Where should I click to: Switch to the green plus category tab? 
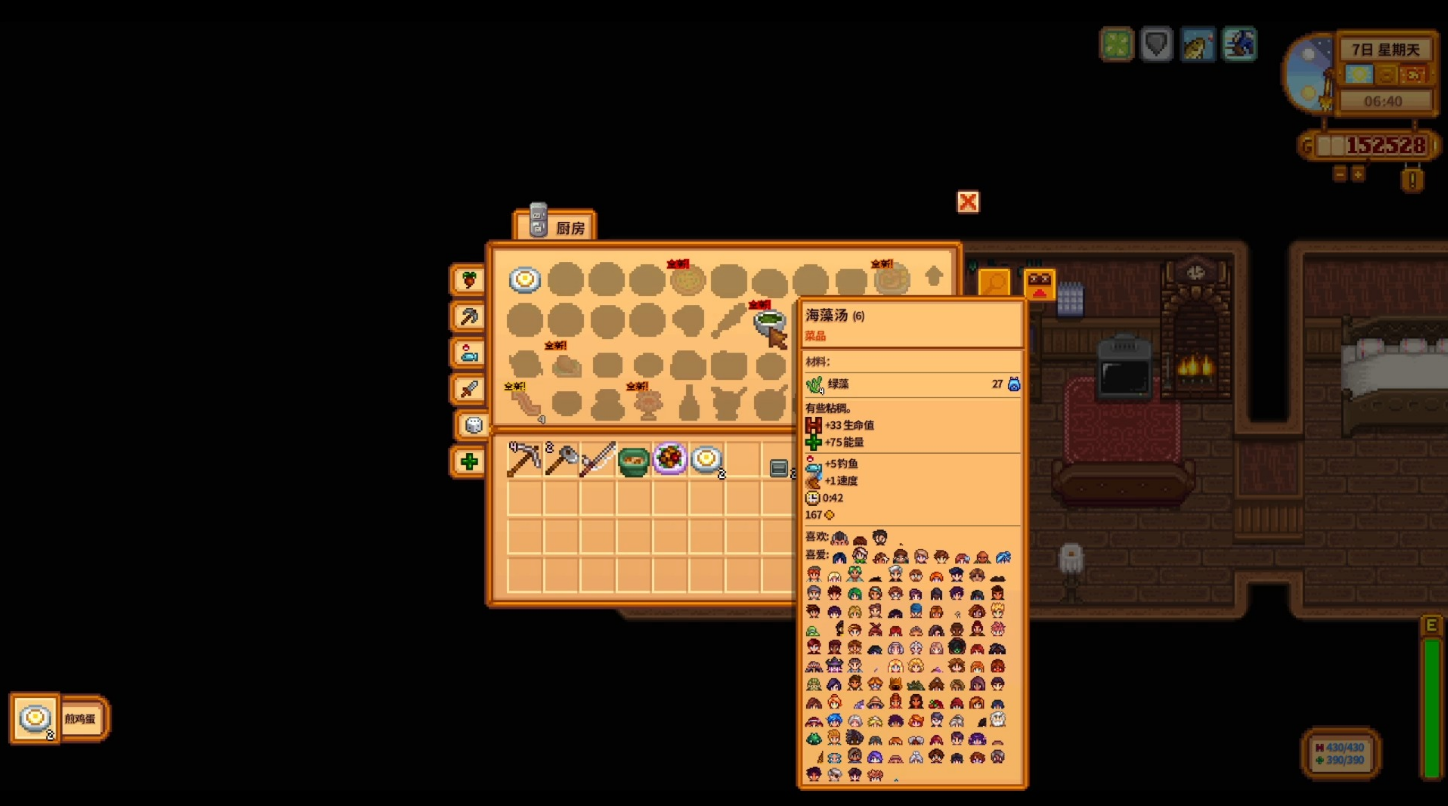pos(468,462)
